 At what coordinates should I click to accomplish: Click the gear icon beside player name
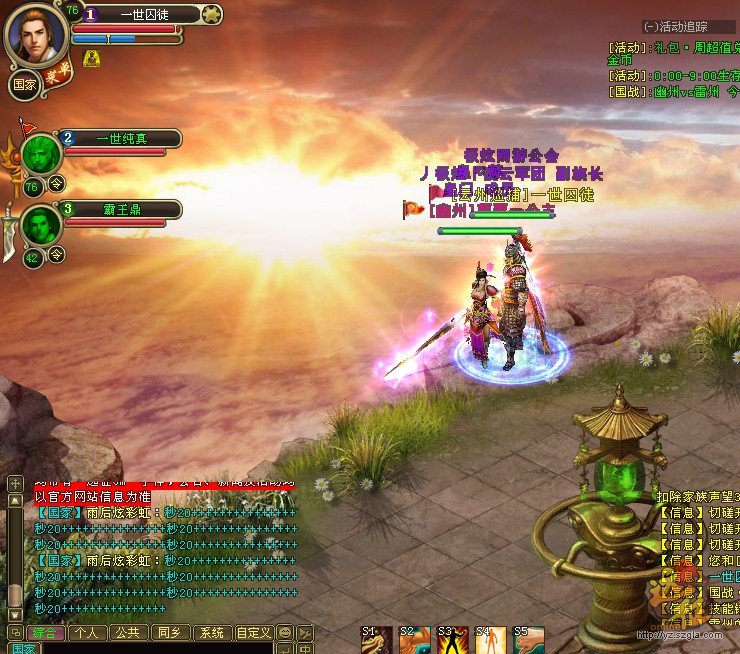pos(210,14)
